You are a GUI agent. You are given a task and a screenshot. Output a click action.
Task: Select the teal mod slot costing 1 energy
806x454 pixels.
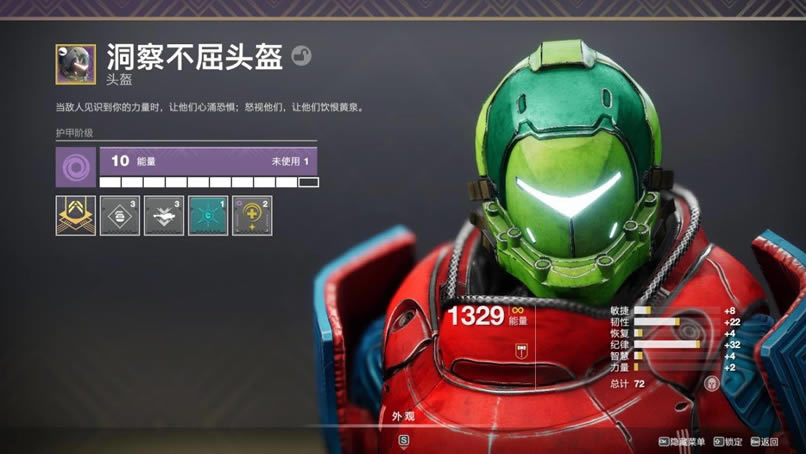click(208, 215)
